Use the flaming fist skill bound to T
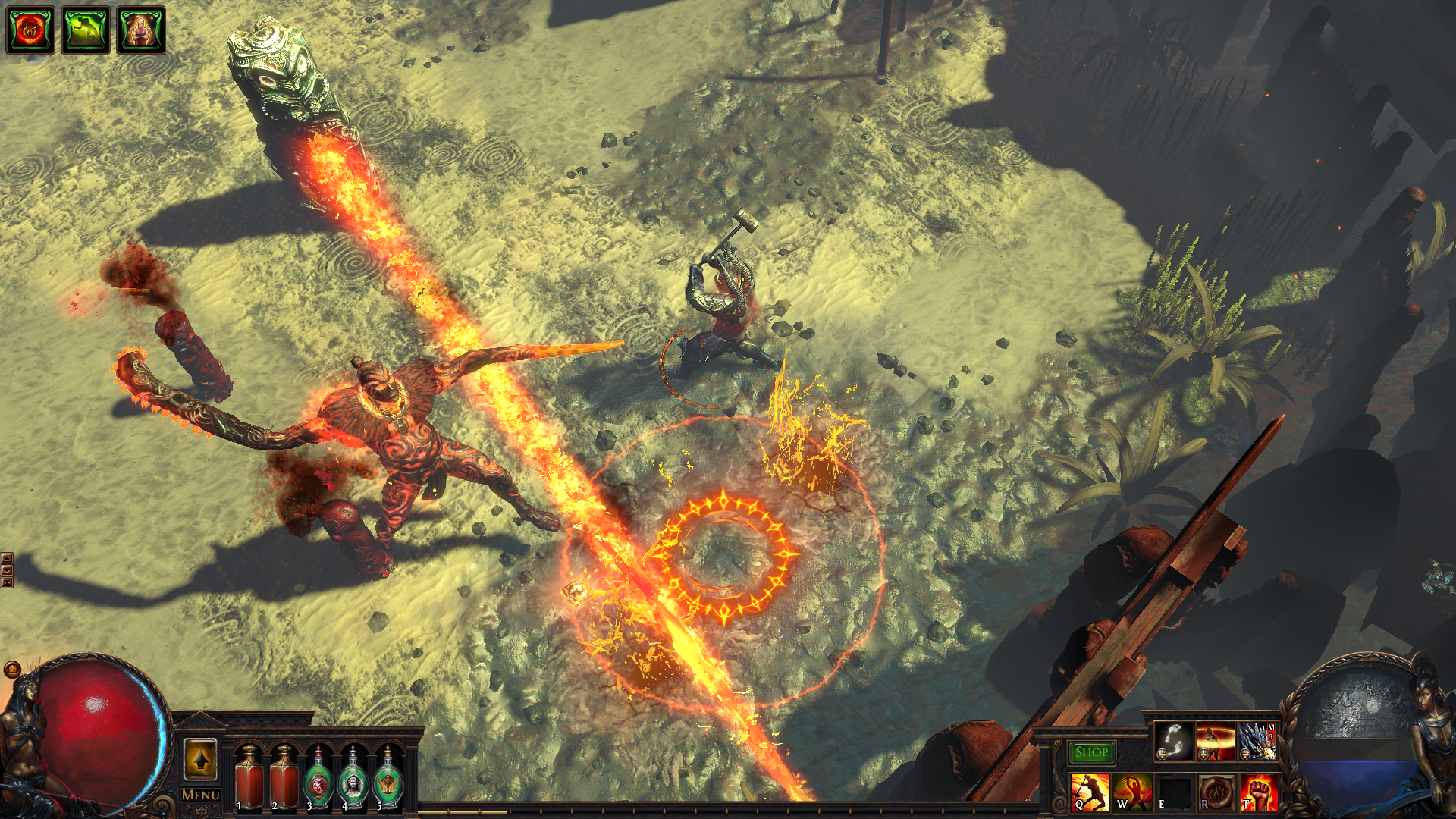The image size is (1456, 819). 1259,794
